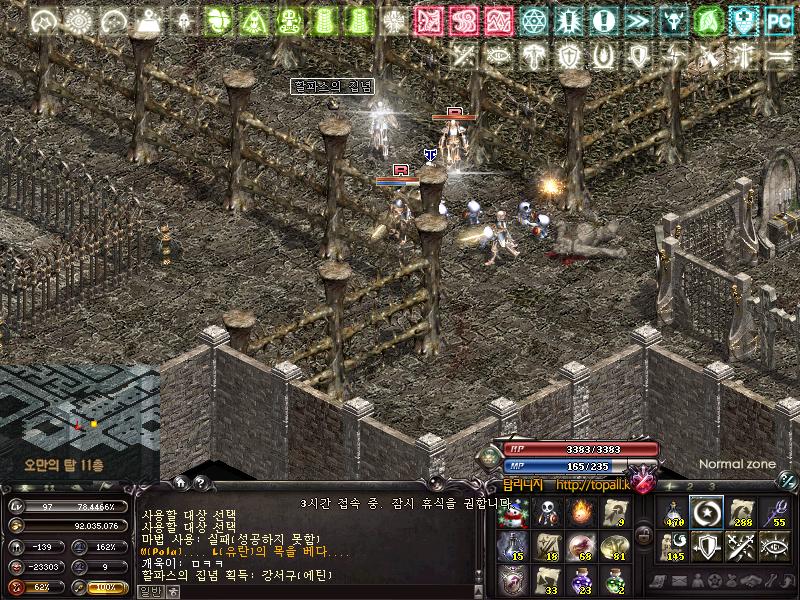
Task: Click the PC icon in the buff bar
Action: pos(778,19)
